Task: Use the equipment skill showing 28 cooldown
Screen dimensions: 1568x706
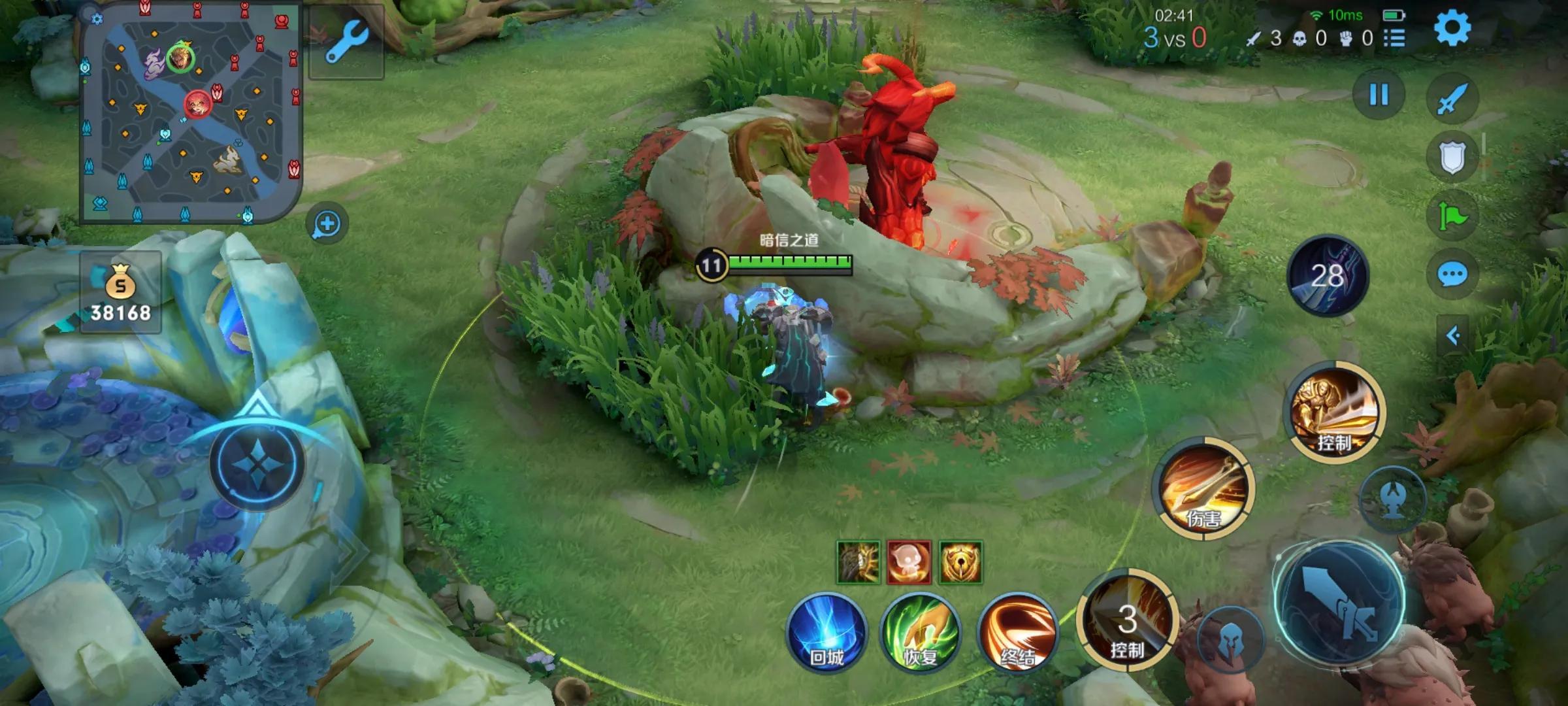Action: tap(1328, 276)
